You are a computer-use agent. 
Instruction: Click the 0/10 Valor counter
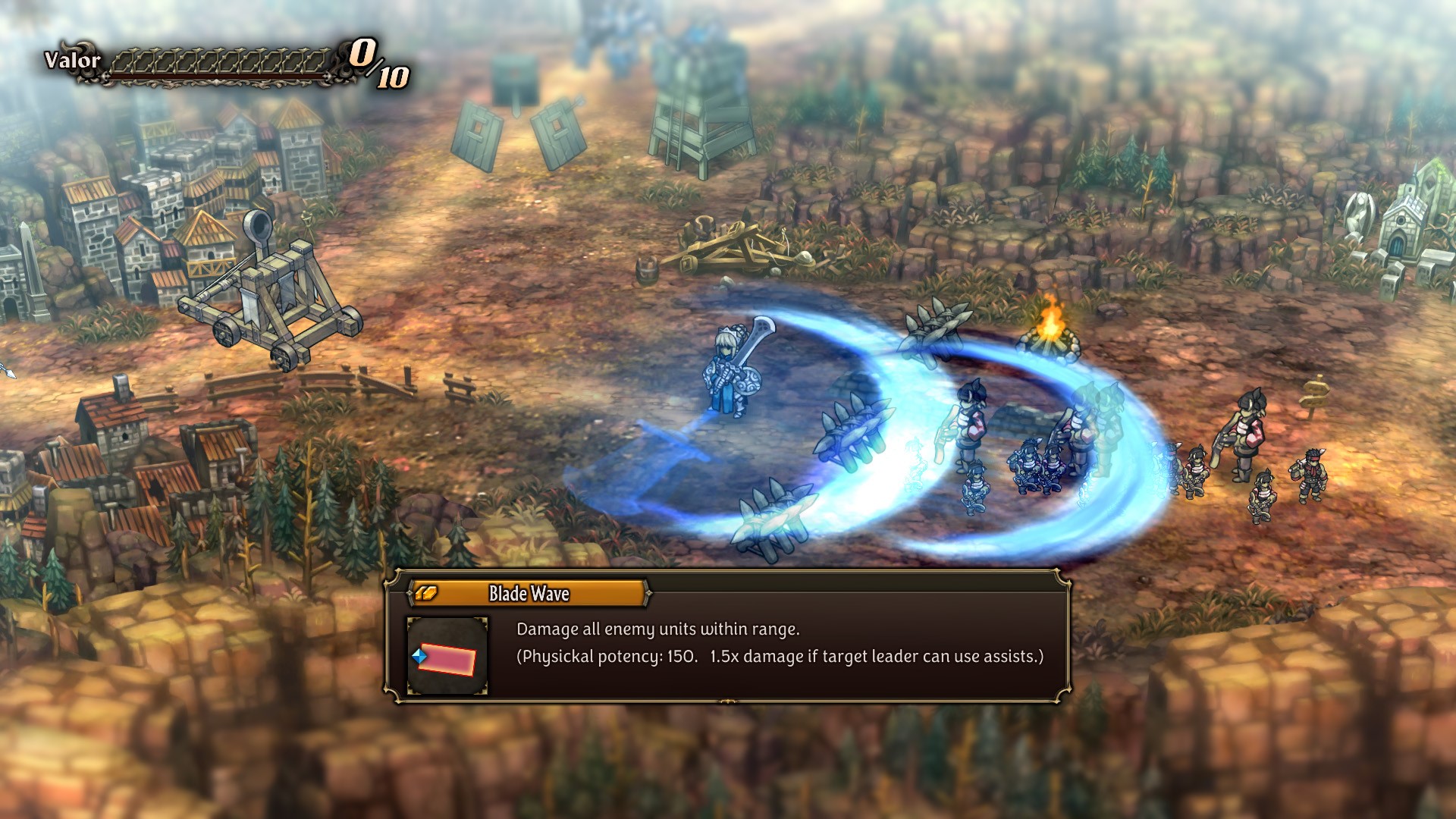[377, 64]
